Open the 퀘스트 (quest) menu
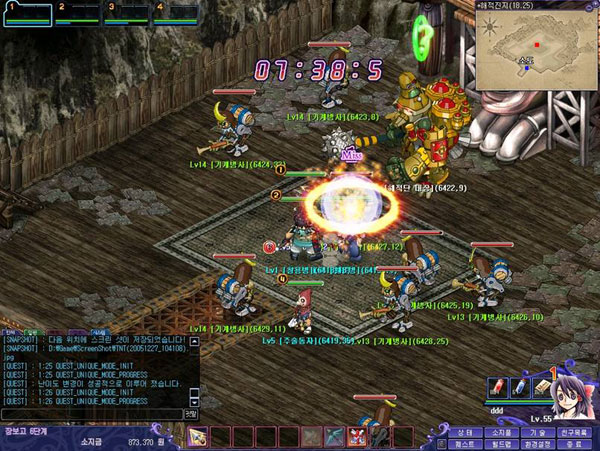This screenshot has width=600, height=451. [x=463, y=442]
